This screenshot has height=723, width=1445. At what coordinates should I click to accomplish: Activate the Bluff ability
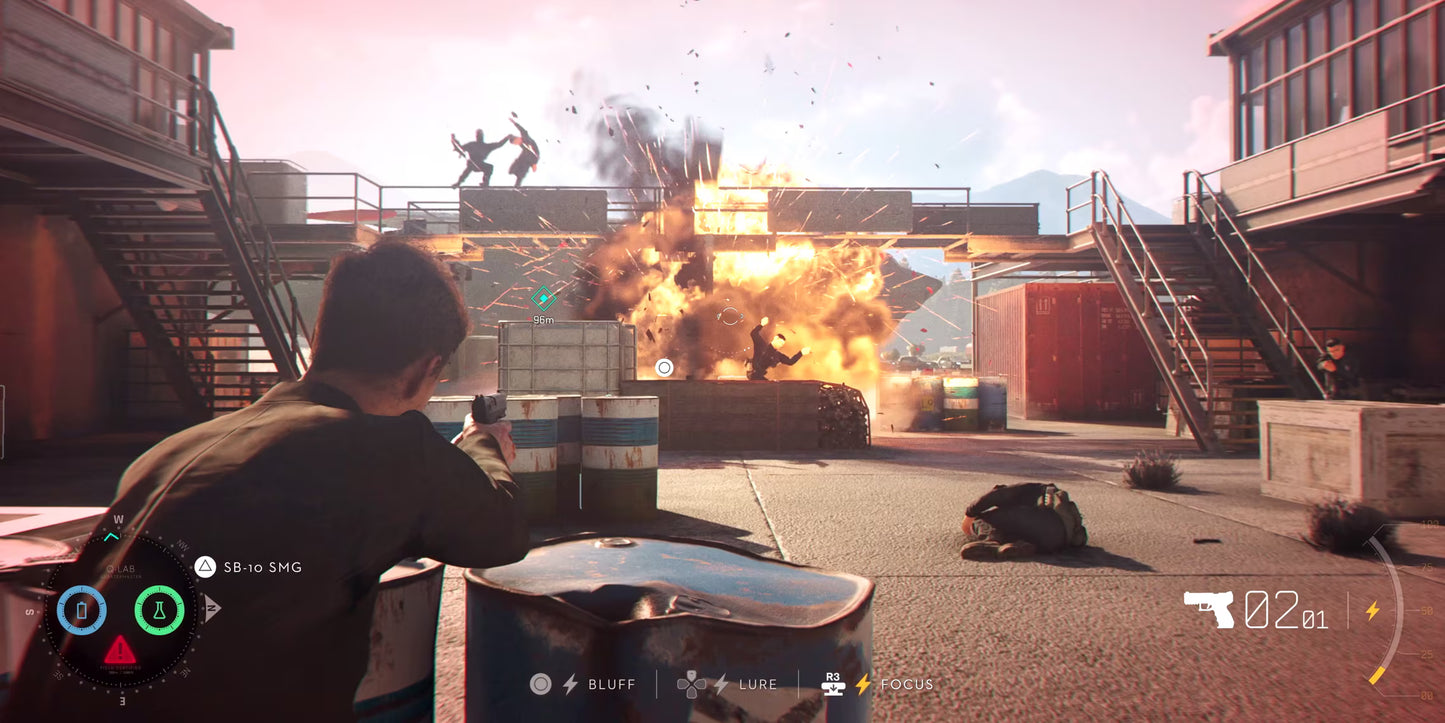pos(611,684)
